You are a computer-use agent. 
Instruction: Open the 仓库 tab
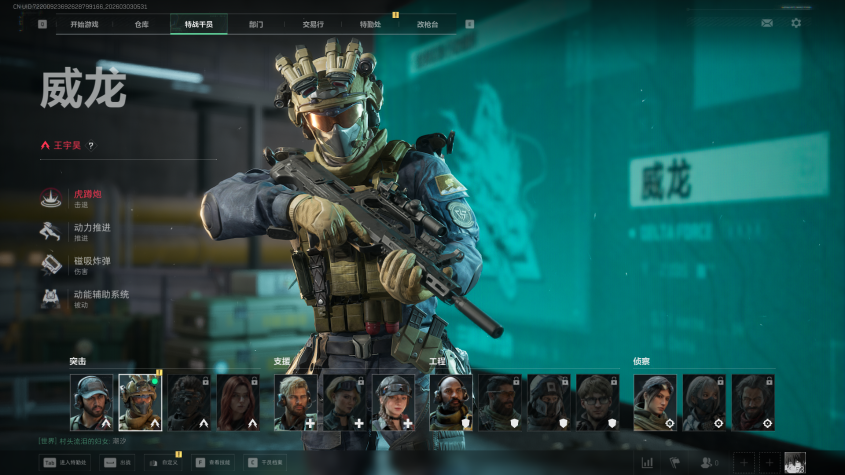141,24
